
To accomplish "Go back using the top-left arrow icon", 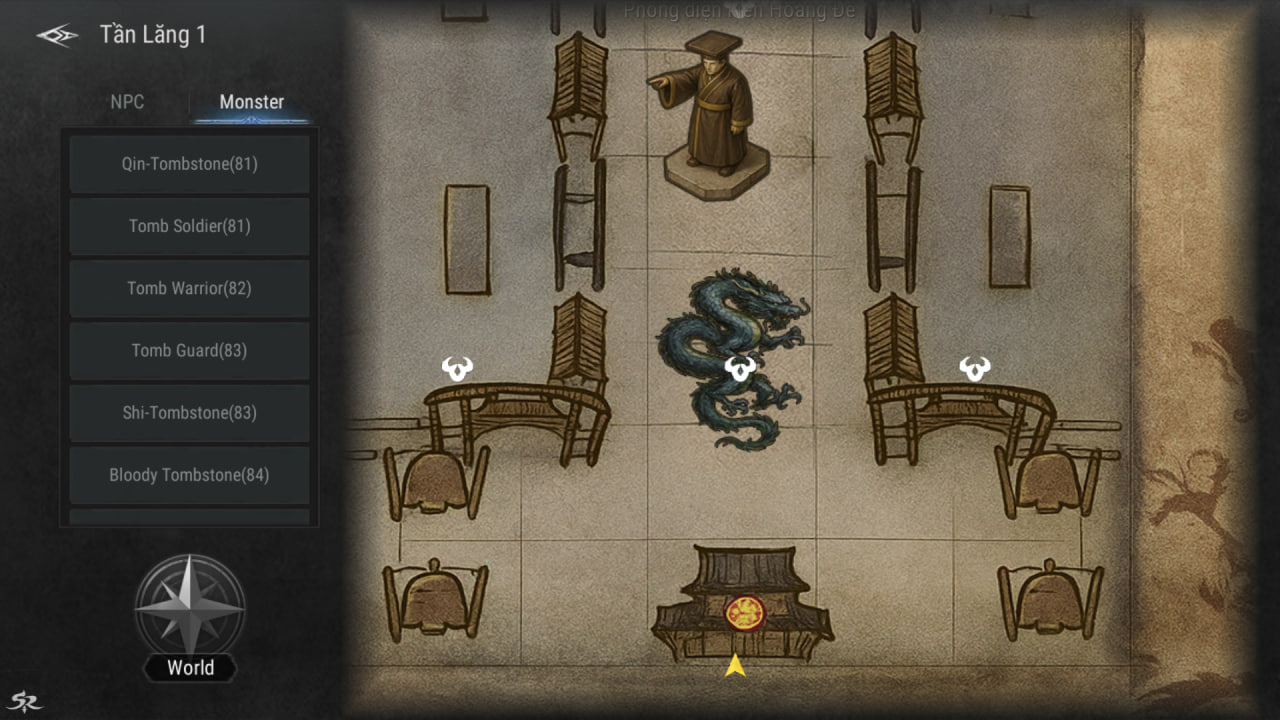I will tap(57, 36).
